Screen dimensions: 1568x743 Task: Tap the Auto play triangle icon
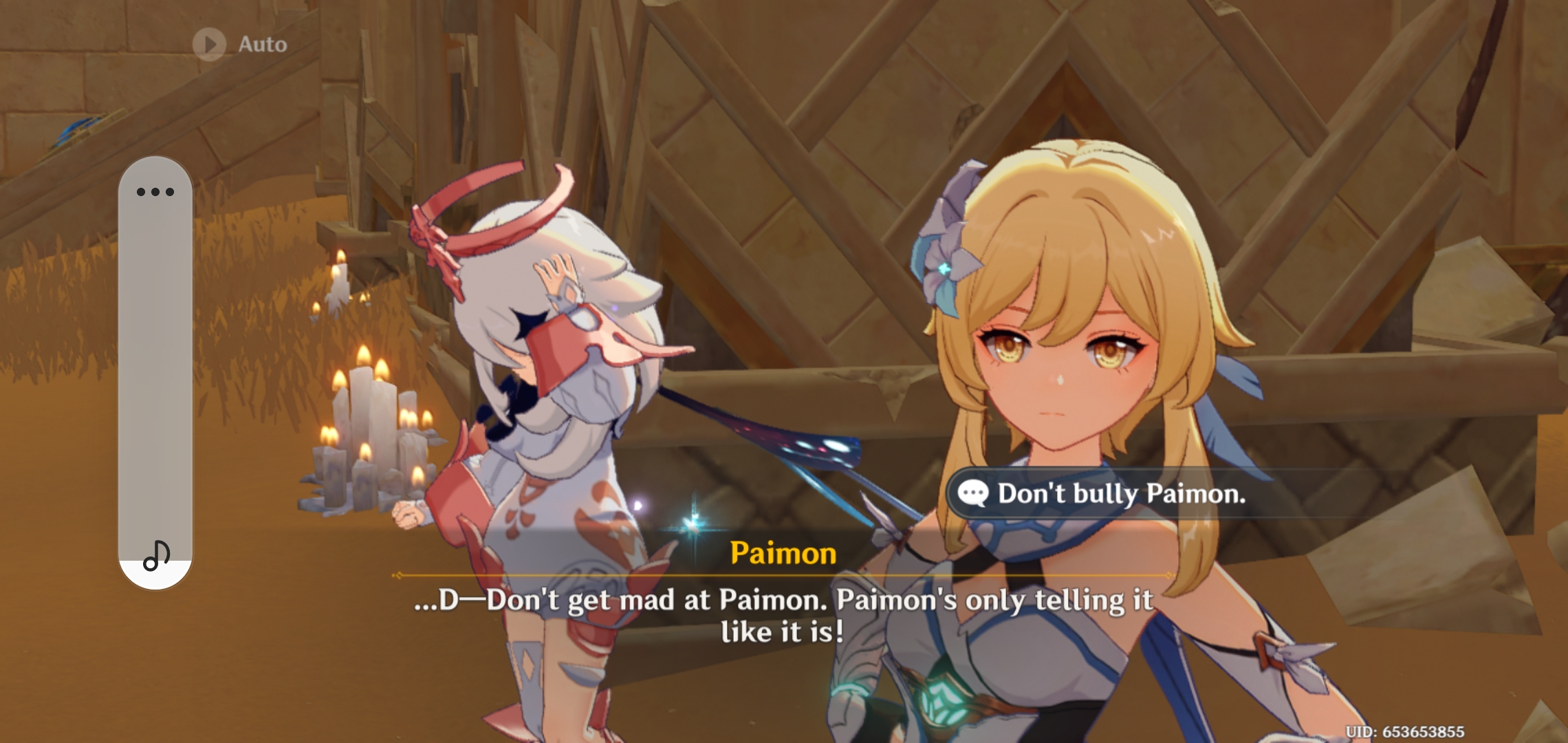click(208, 43)
